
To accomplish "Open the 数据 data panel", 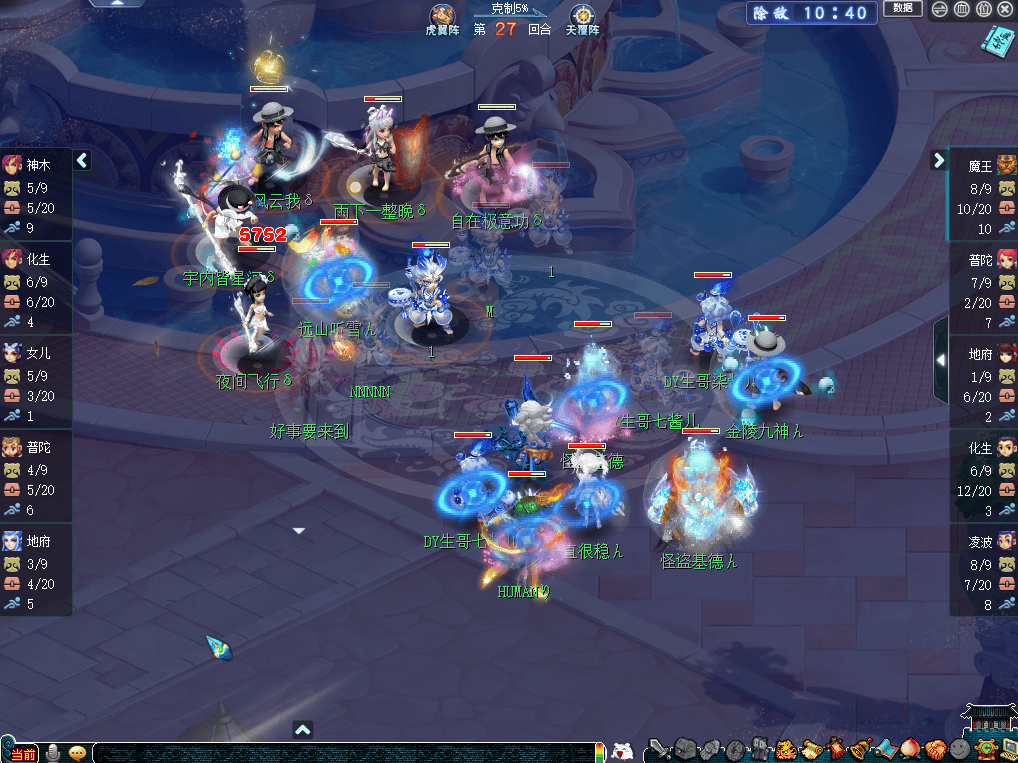I will point(902,9).
